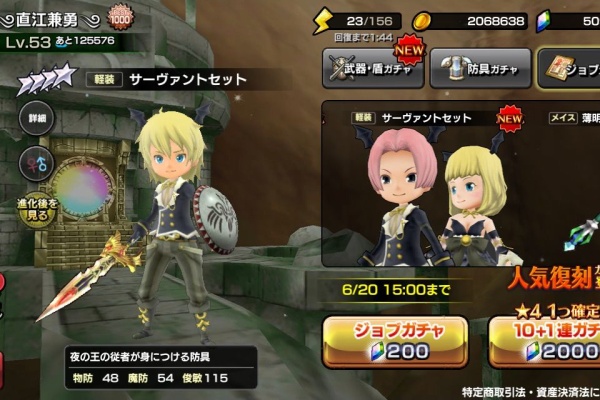Tap the gold coin currency icon

(423, 19)
